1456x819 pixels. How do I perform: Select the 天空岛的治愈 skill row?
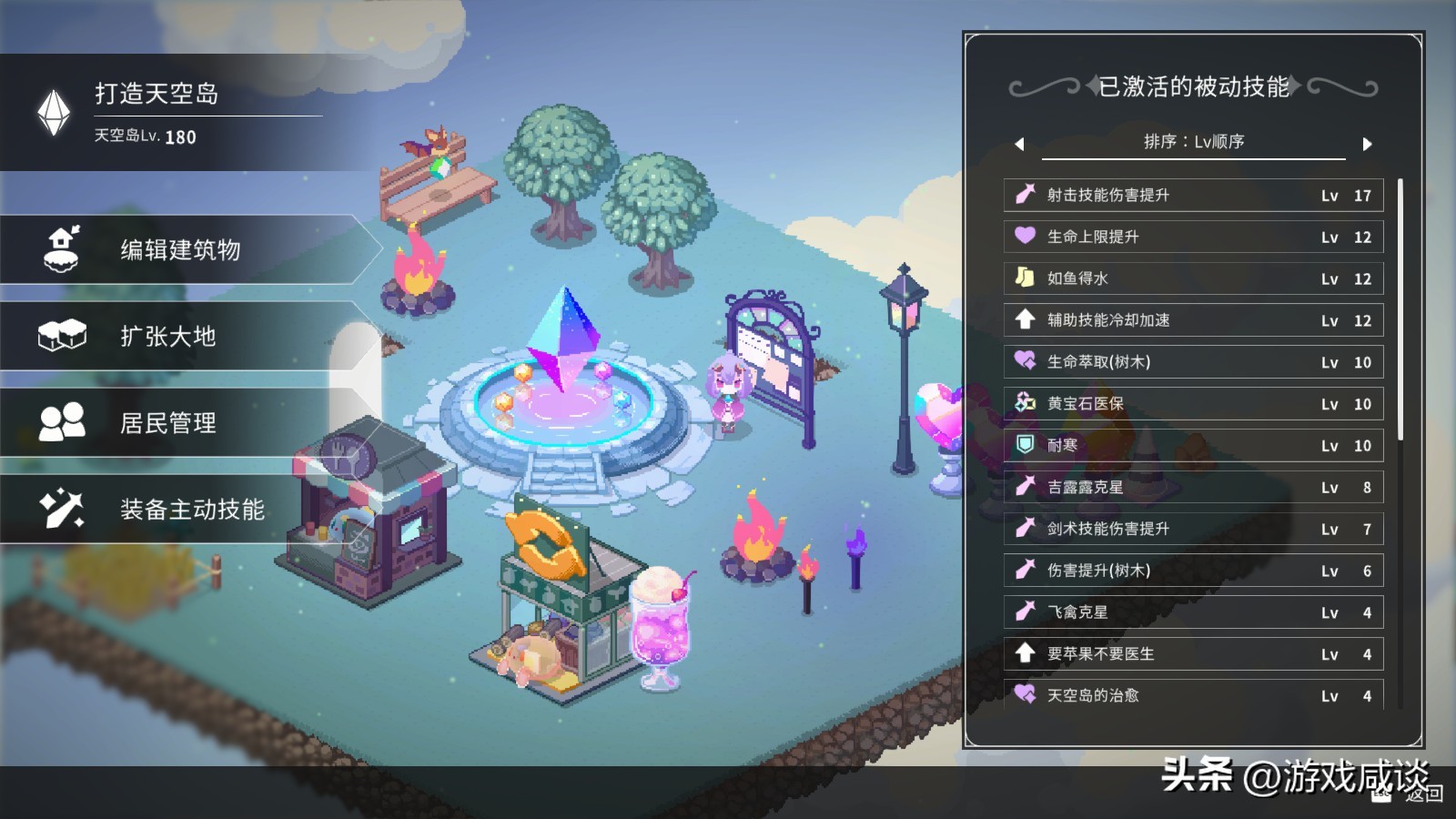point(1192,695)
